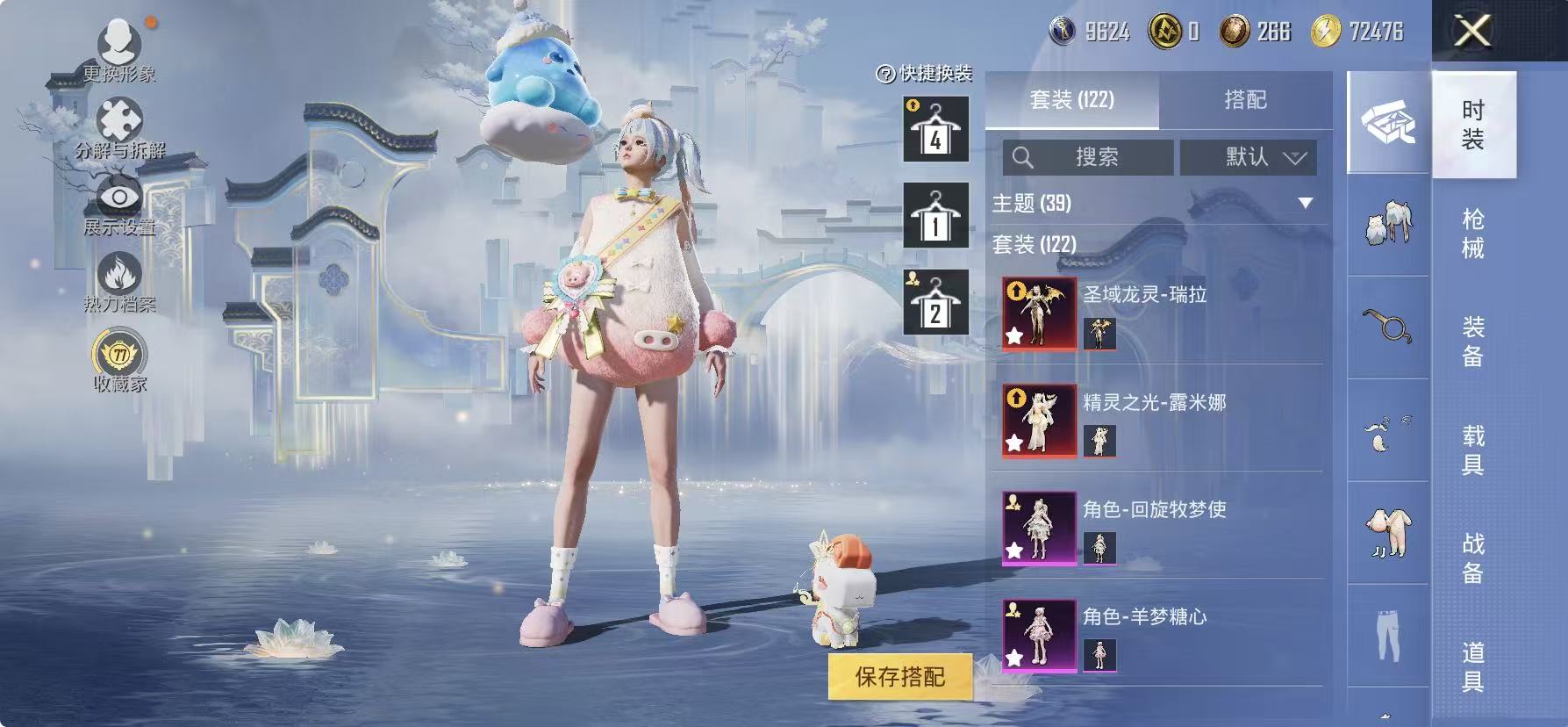Toggle outfit hanger slot number 4
Image resolution: width=1568 pixels, height=727 pixels.
coord(935,130)
